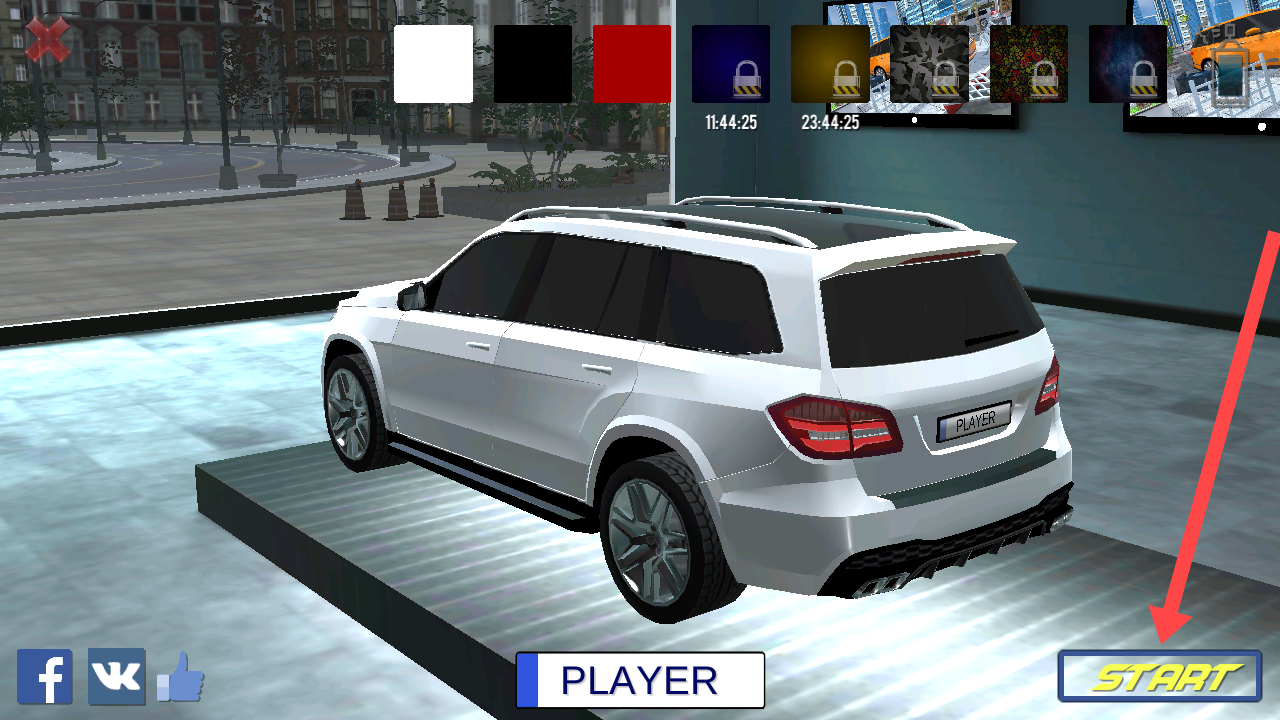This screenshot has width=1280, height=720.
Task: Choose the black paint color
Action: [x=532, y=64]
